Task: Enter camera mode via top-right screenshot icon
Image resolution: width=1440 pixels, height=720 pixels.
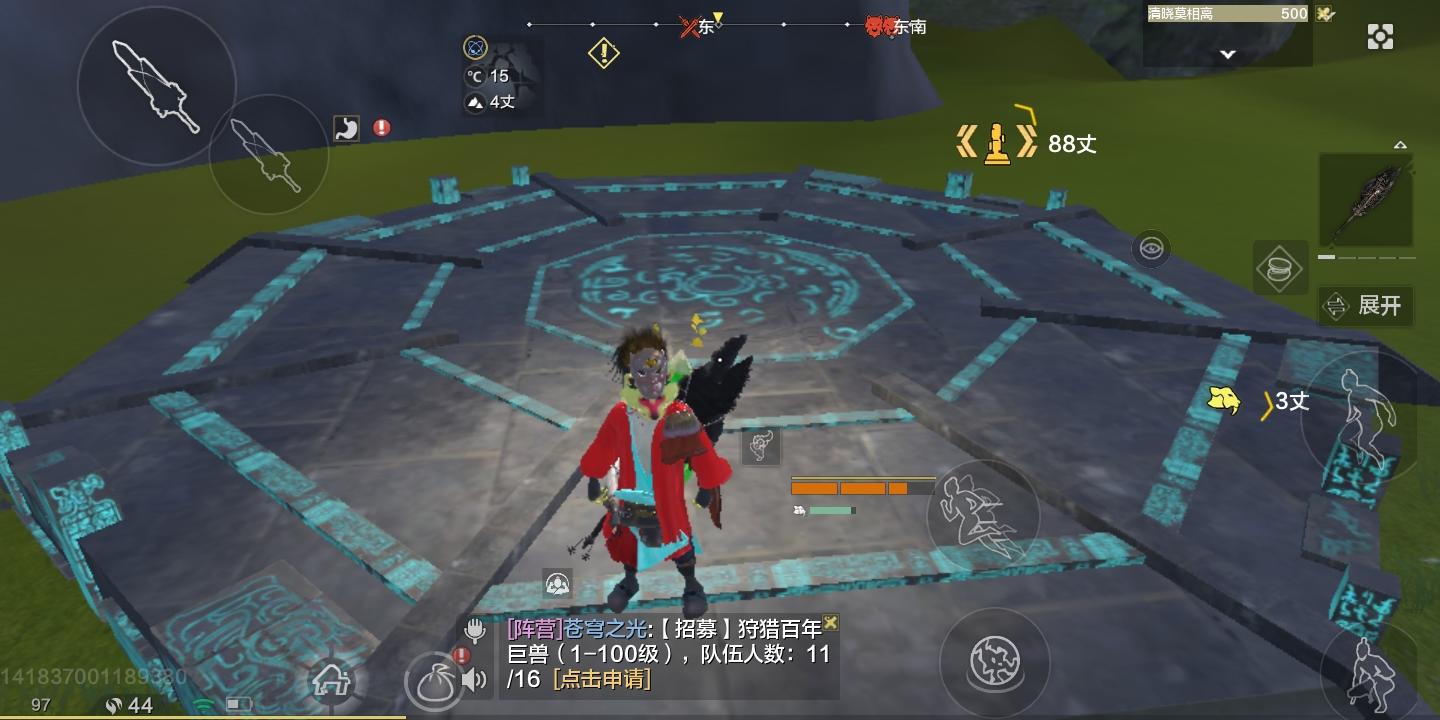Action: point(1380,36)
